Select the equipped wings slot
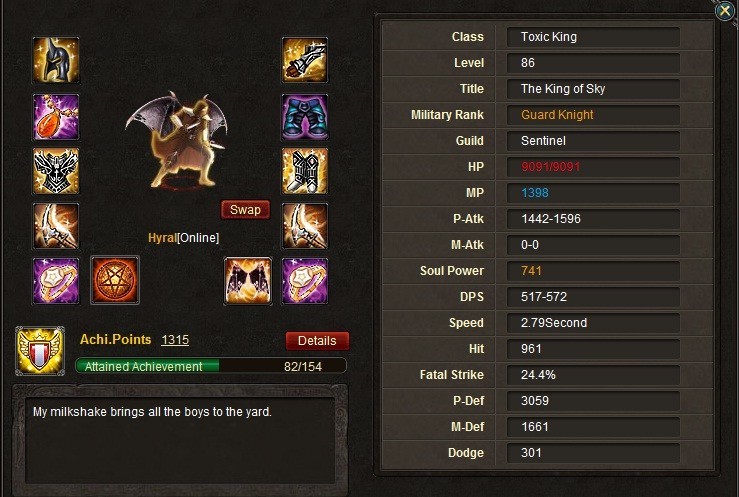The width and height of the screenshot is (739, 497). point(248,281)
